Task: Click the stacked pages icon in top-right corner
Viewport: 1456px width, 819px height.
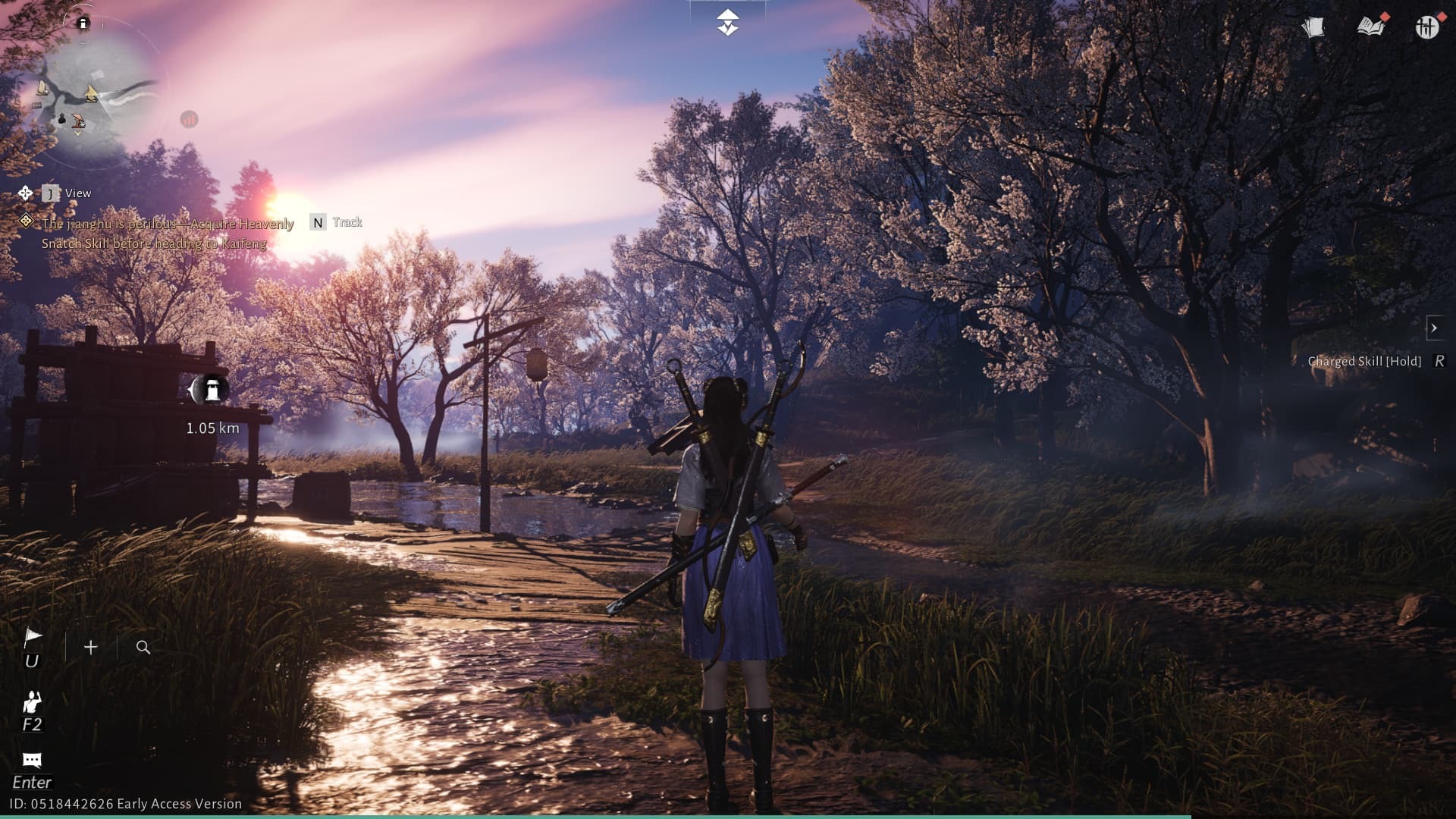Action: (1314, 27)
